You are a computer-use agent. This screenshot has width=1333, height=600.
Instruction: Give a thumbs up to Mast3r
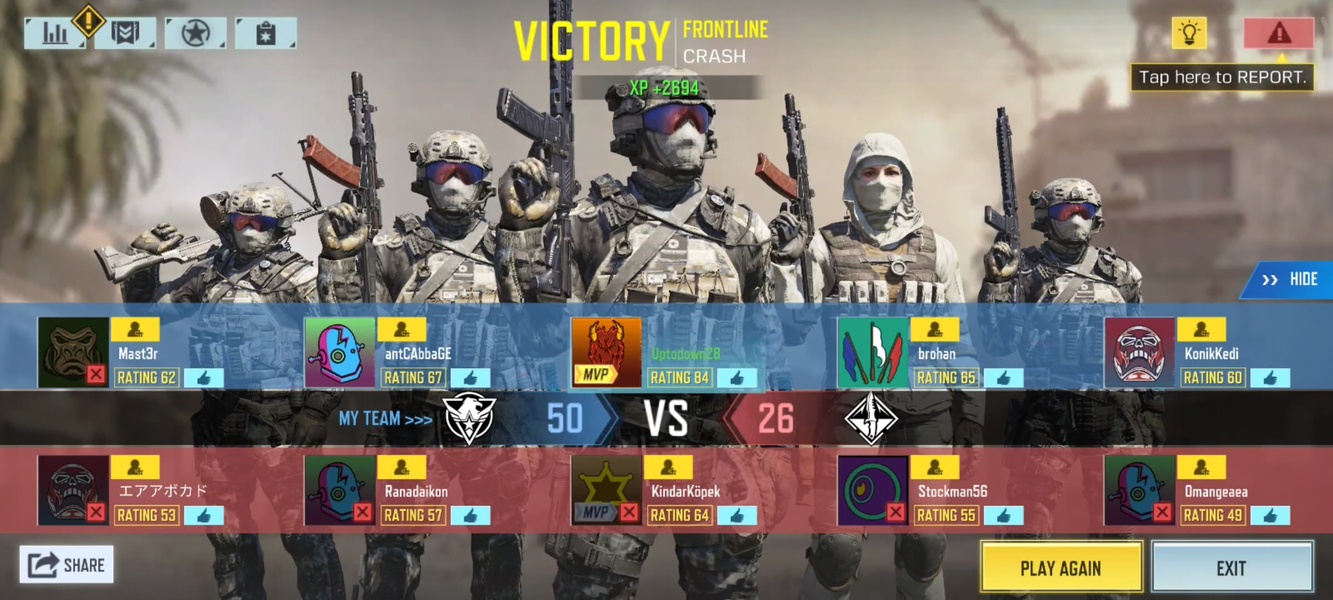tap(204, 378)
